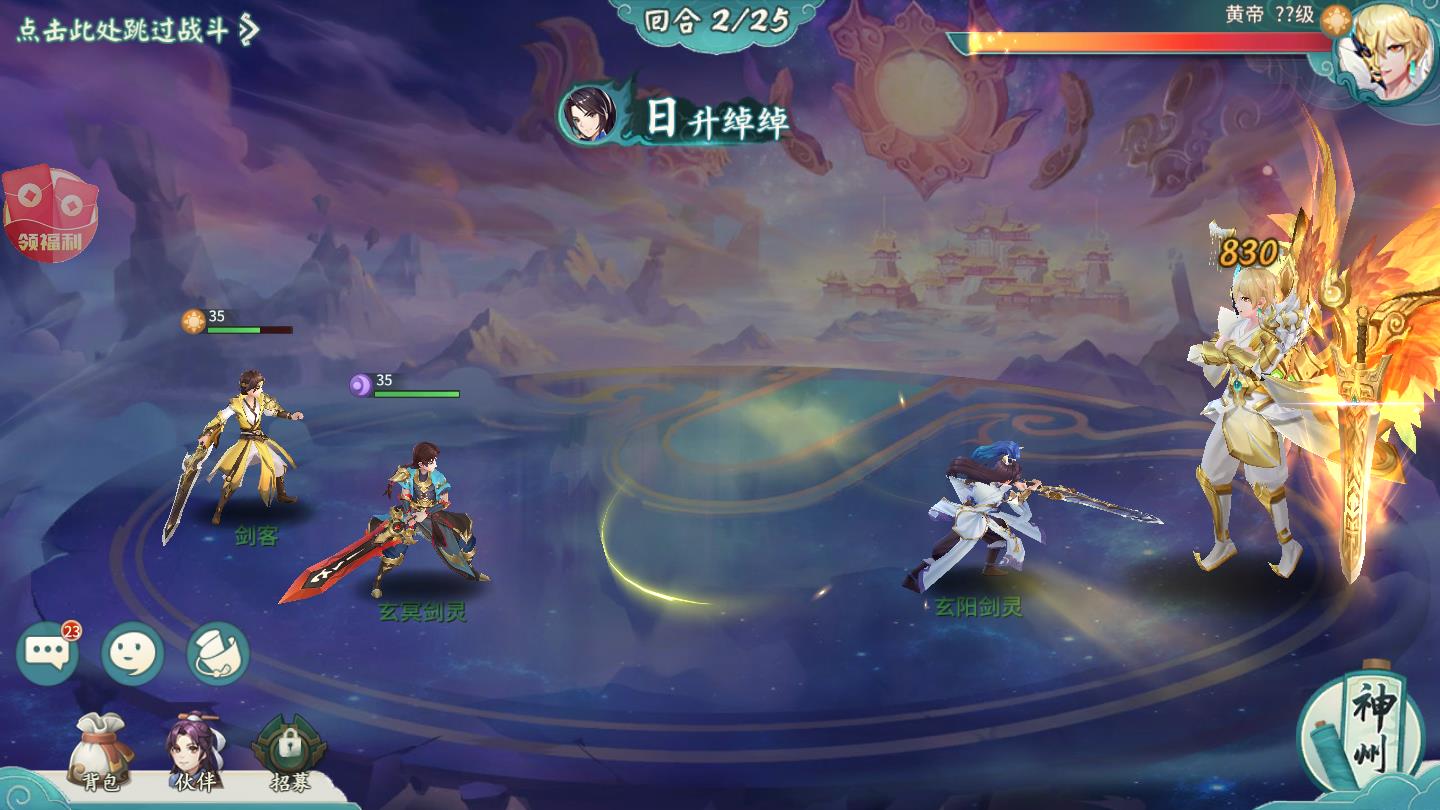Open the 伙伴 companions menu
1440x810 pixels.
(195, 750)
